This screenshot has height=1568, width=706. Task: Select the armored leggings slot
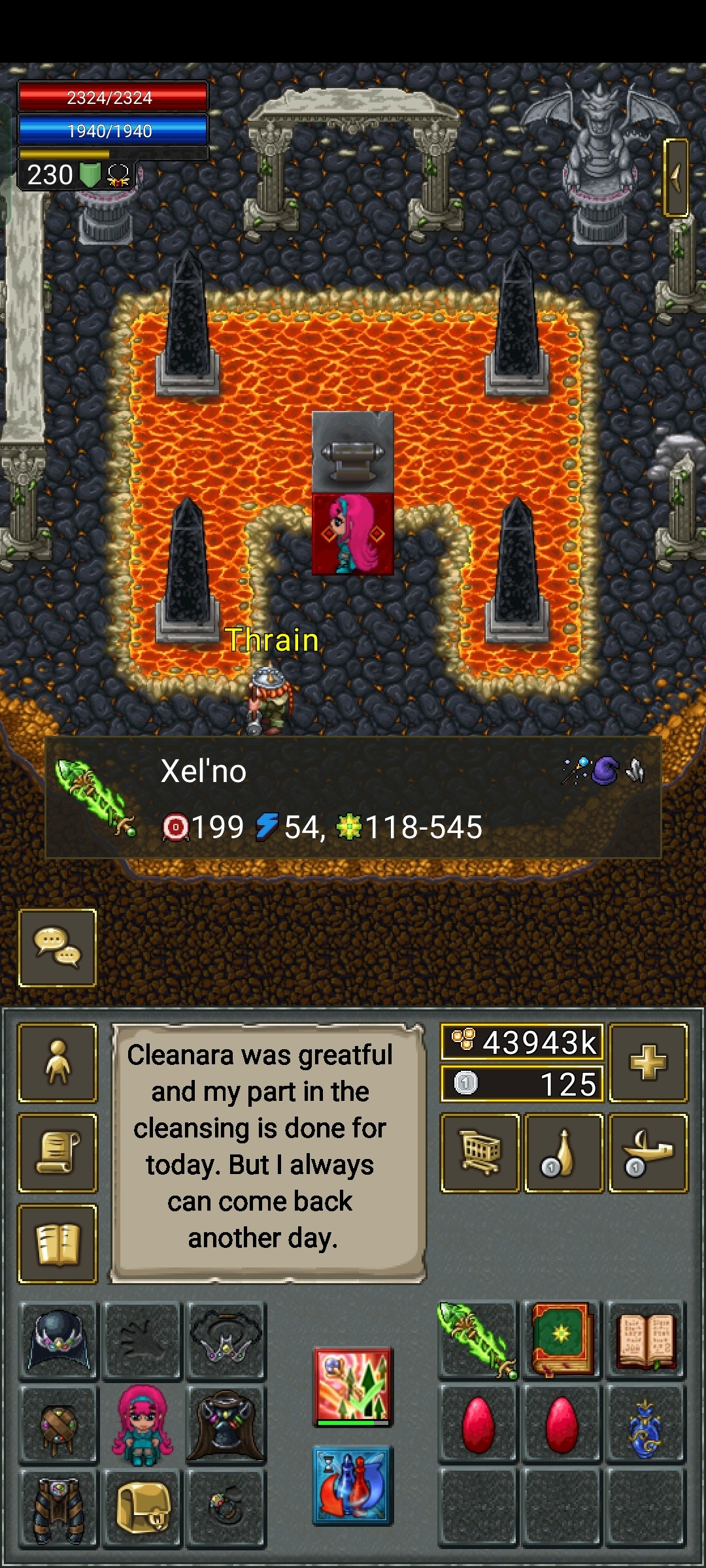pos(59,1508)
